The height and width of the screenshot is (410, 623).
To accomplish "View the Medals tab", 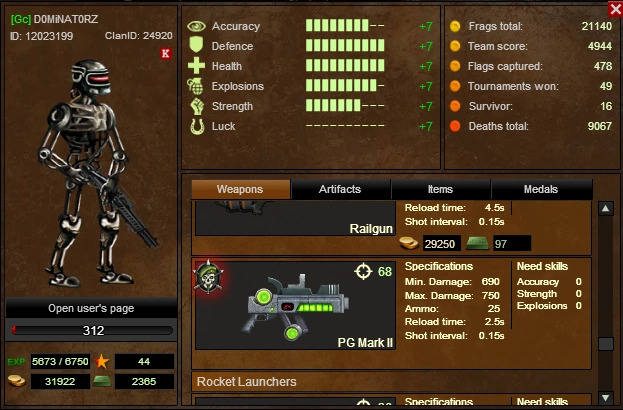I will click(541, 189).
